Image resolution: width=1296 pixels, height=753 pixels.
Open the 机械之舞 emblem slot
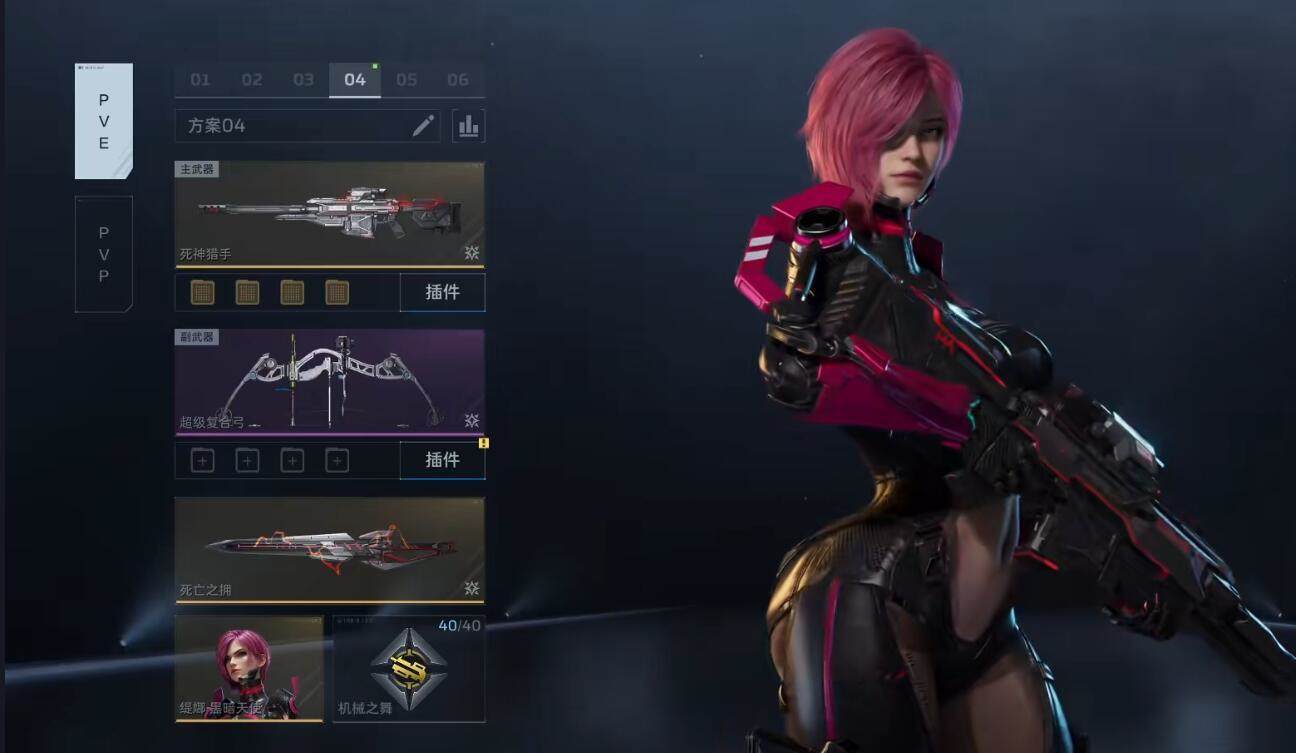click(x=408, y=668)
